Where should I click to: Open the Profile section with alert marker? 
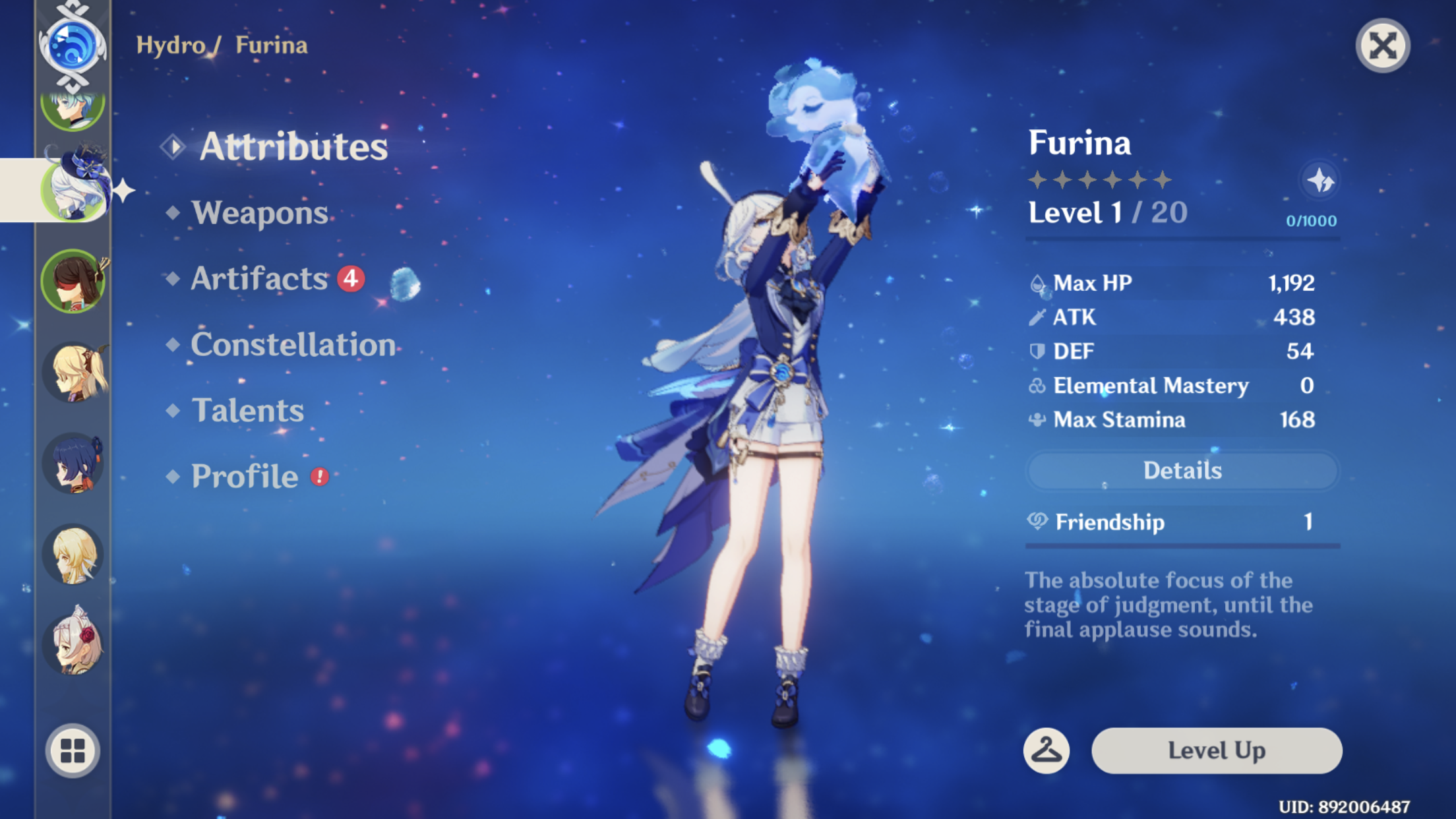244,476
